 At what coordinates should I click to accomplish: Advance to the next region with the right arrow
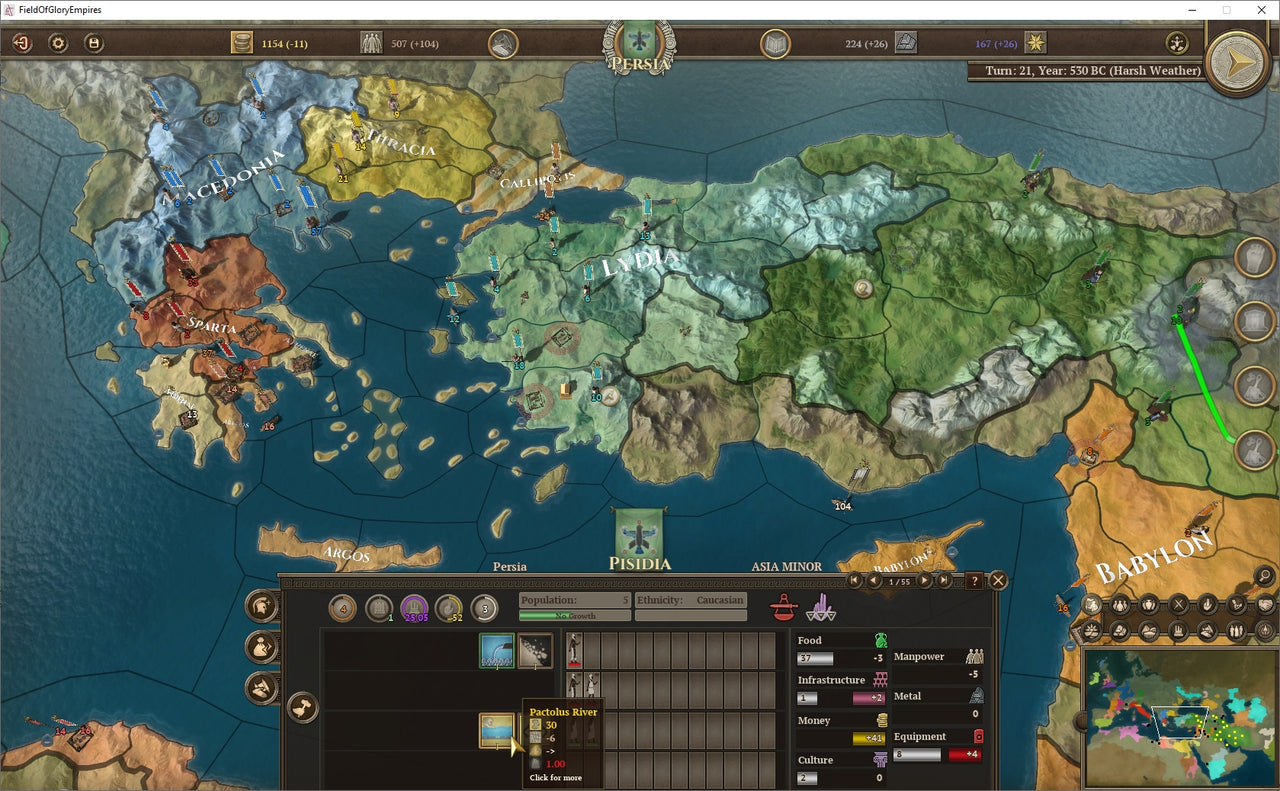923,580
